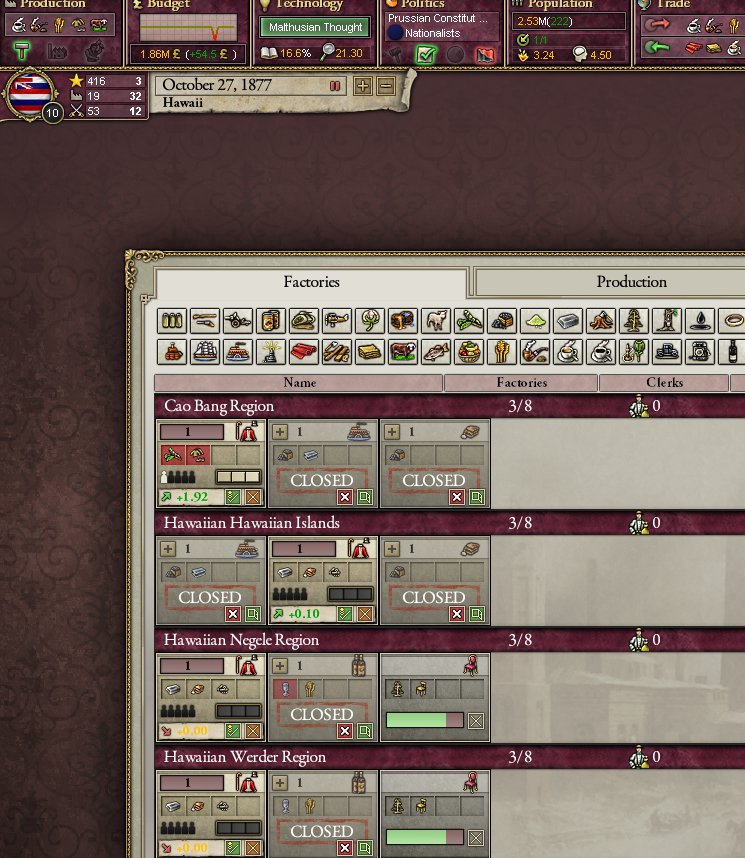Screen dimensions: 745x858
Task: Toggle pause on the date bar
Action: coord(335,86)
